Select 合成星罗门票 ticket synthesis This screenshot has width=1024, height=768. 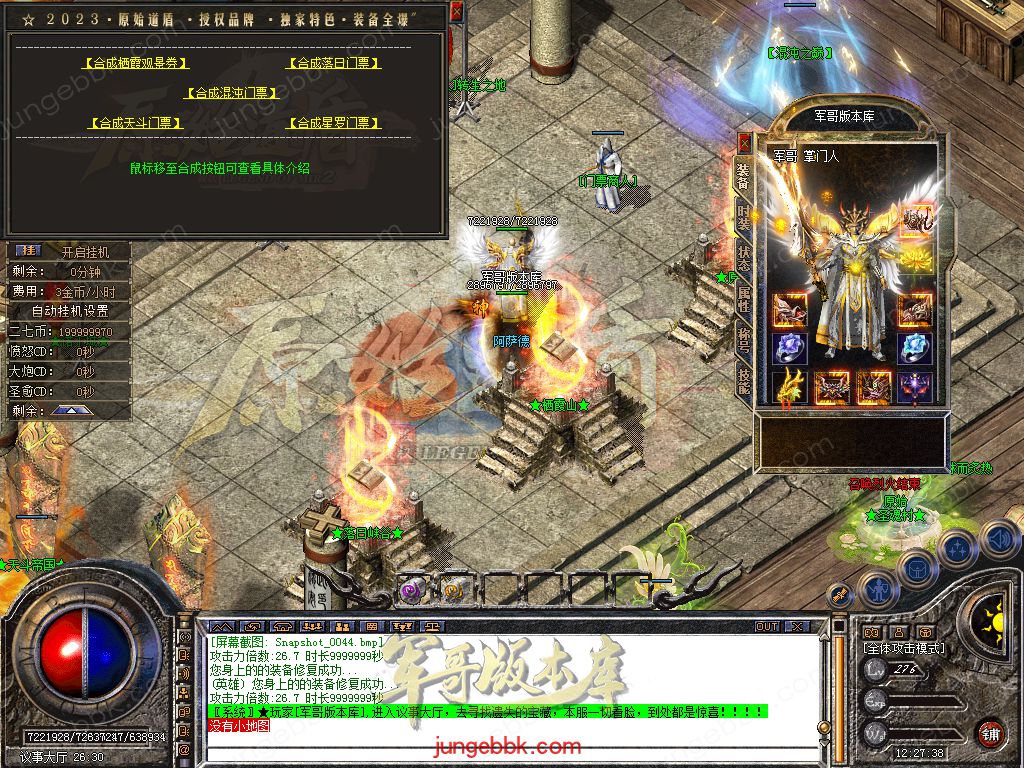click(334, 123)
